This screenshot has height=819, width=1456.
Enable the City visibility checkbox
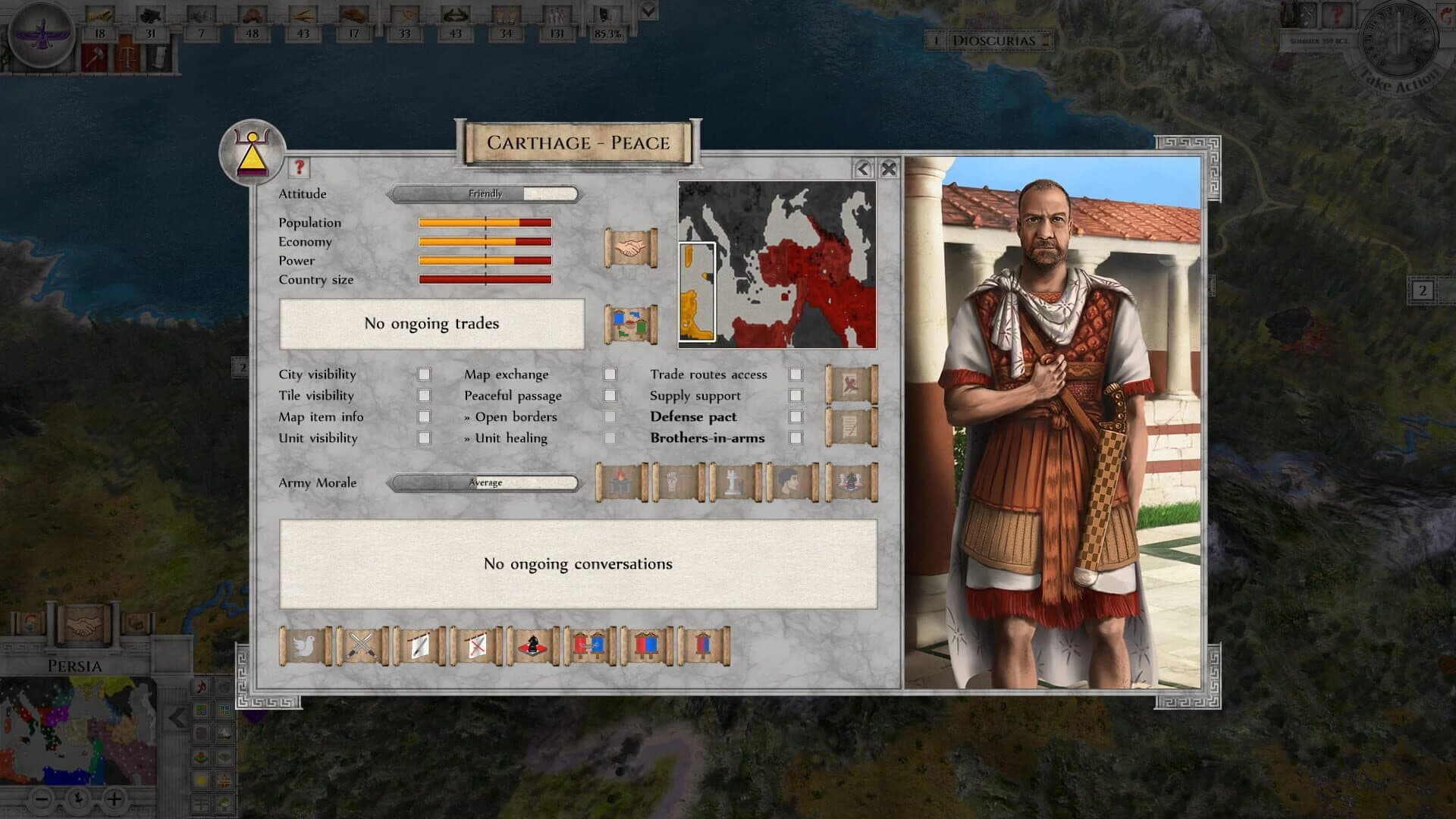424,374
